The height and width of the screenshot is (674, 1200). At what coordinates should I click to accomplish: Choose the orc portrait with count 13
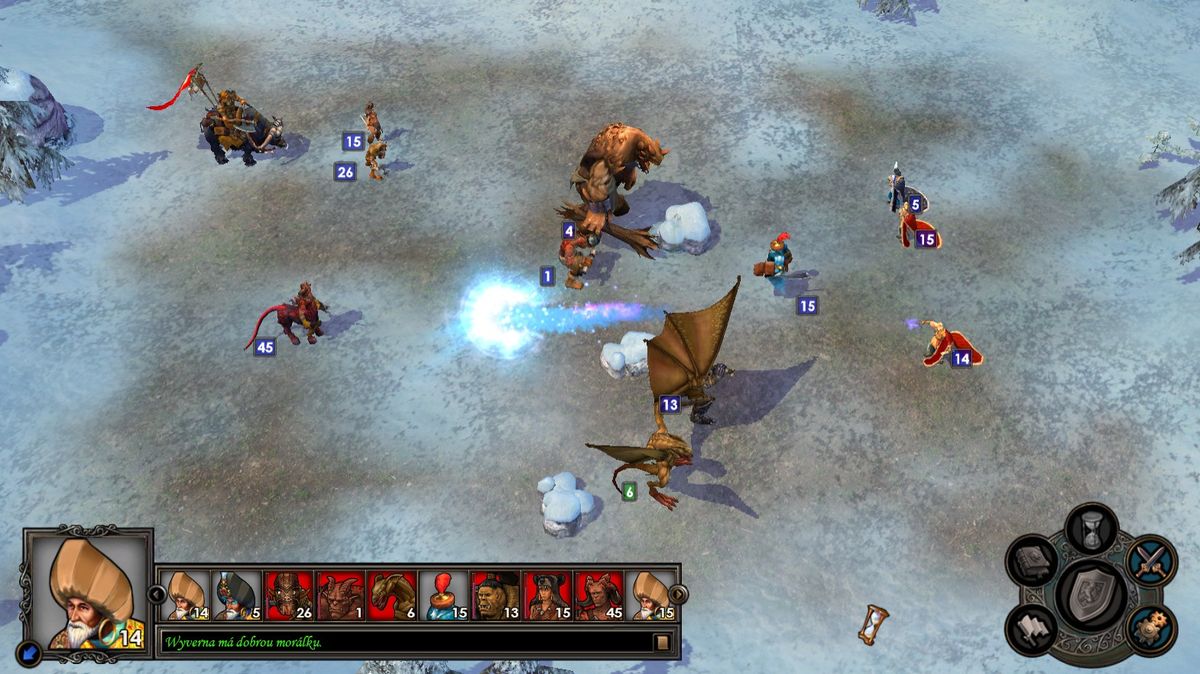click(497, 595)
